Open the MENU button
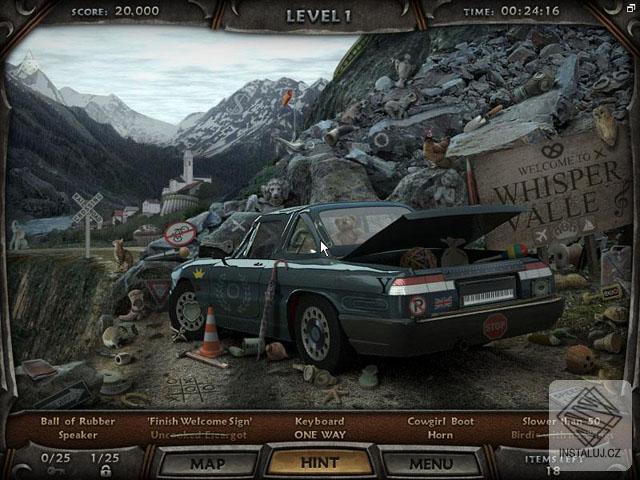This screenshot has height=480, width=640. click(x=431, y=463)
